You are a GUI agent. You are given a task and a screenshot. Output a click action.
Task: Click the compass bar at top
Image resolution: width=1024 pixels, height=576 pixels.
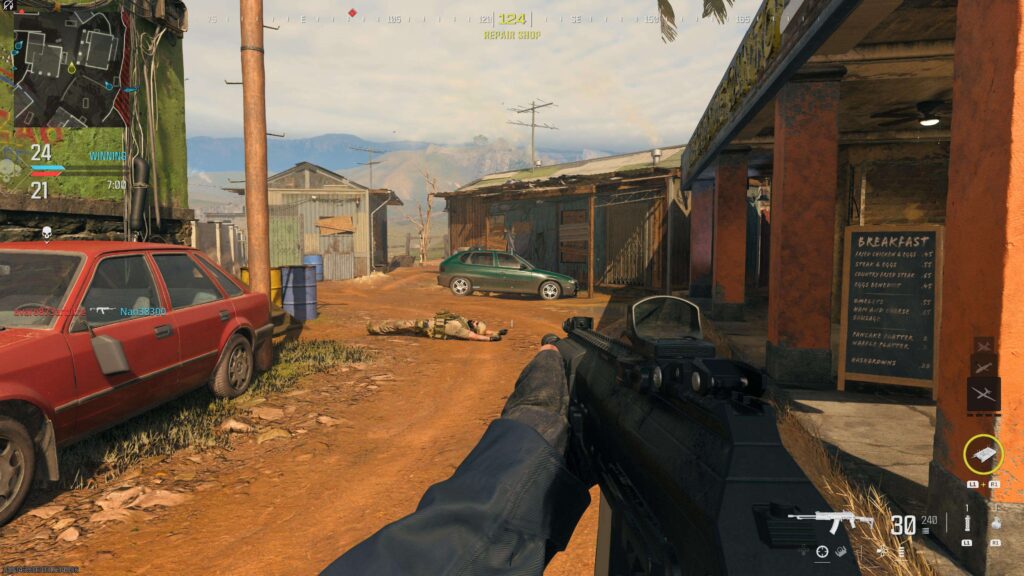pyautogui.click(x=511, y=19)
